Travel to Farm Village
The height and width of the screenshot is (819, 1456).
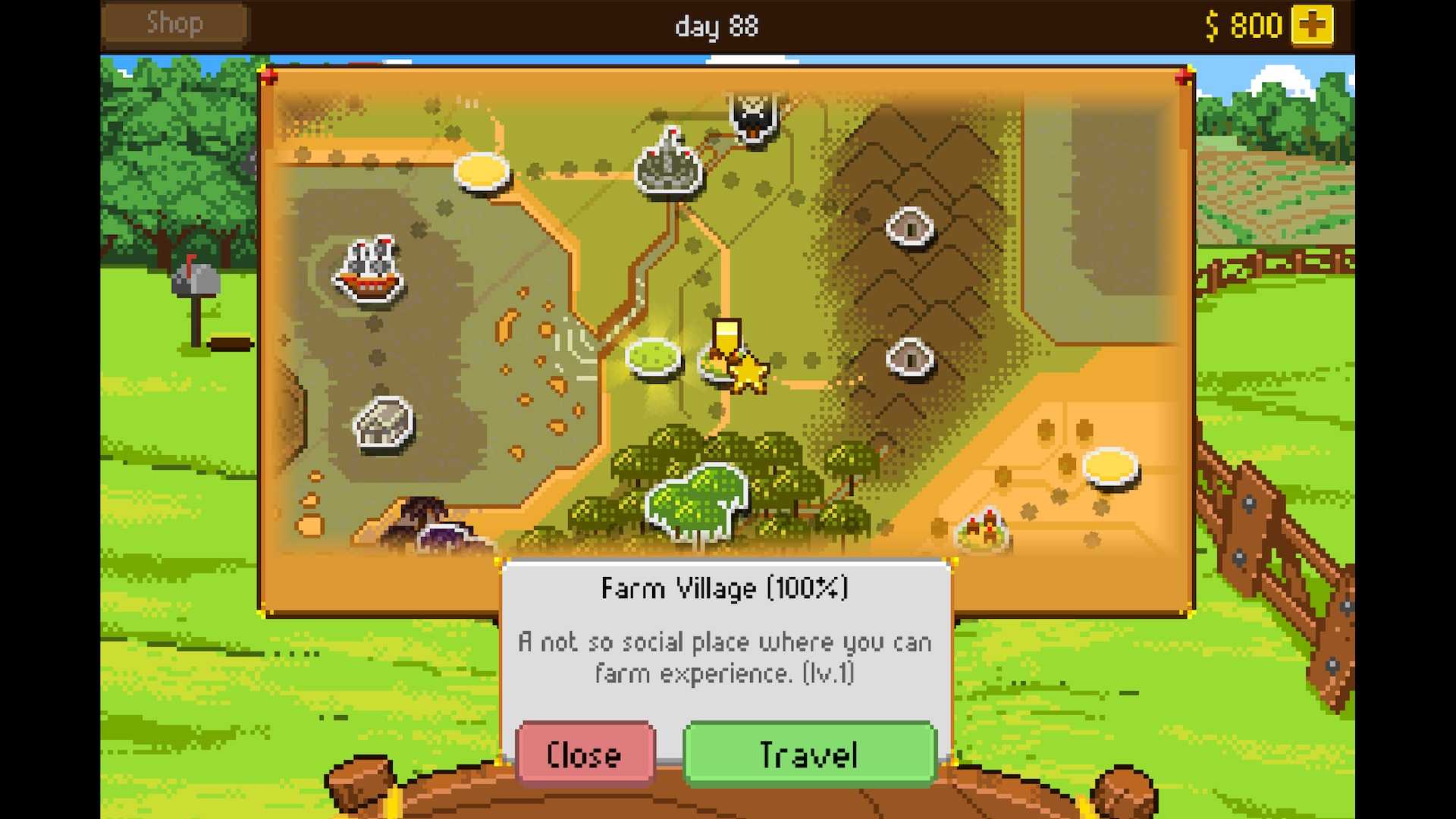pyautogui.click(x=808, y=755)
